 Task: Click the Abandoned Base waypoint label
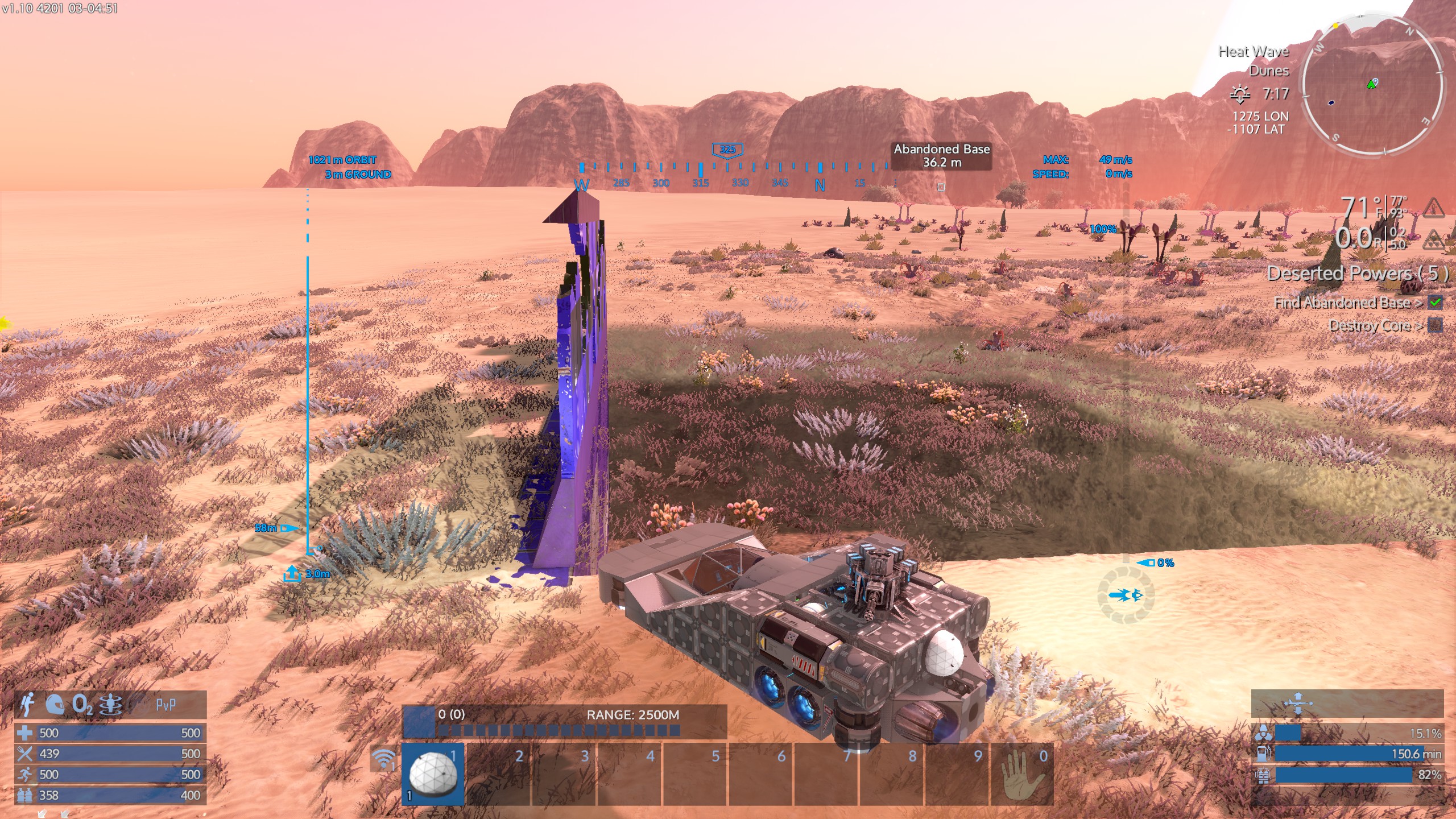click(x=941, y=155)
